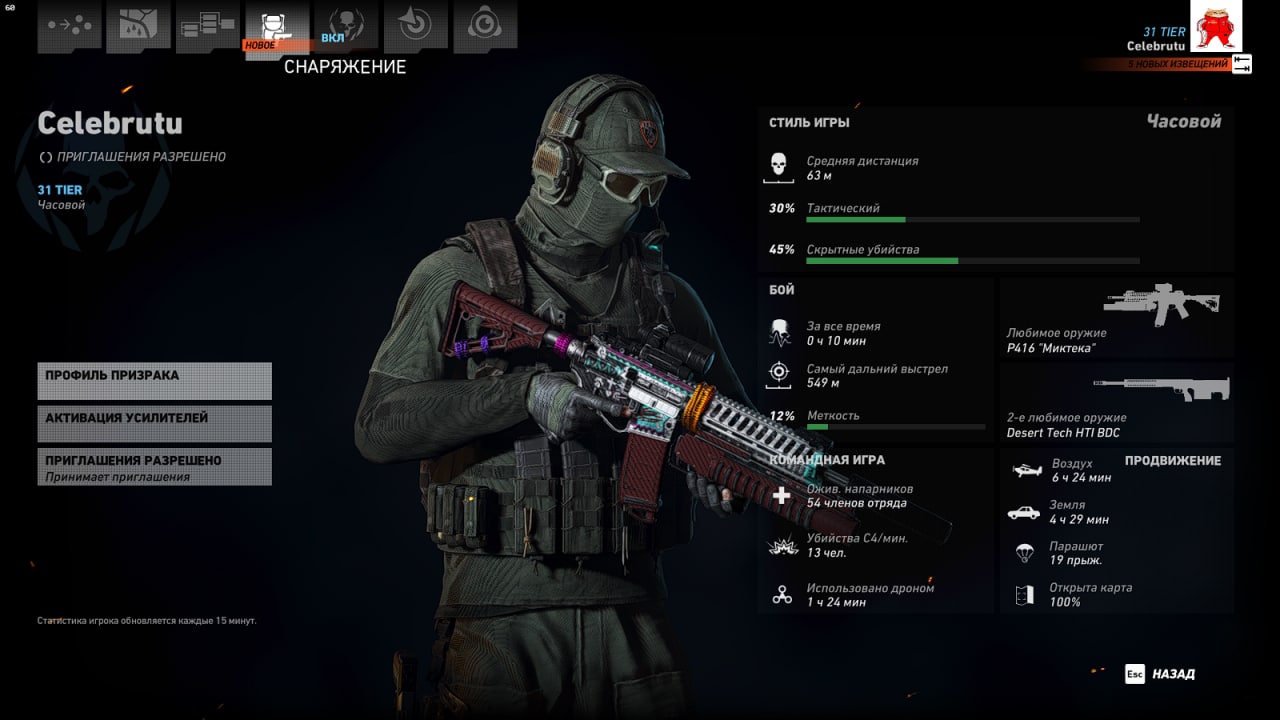Select the Снаряжение loadout tab
This screenshot has height=720, width=1280.
[x=276, y=27]
